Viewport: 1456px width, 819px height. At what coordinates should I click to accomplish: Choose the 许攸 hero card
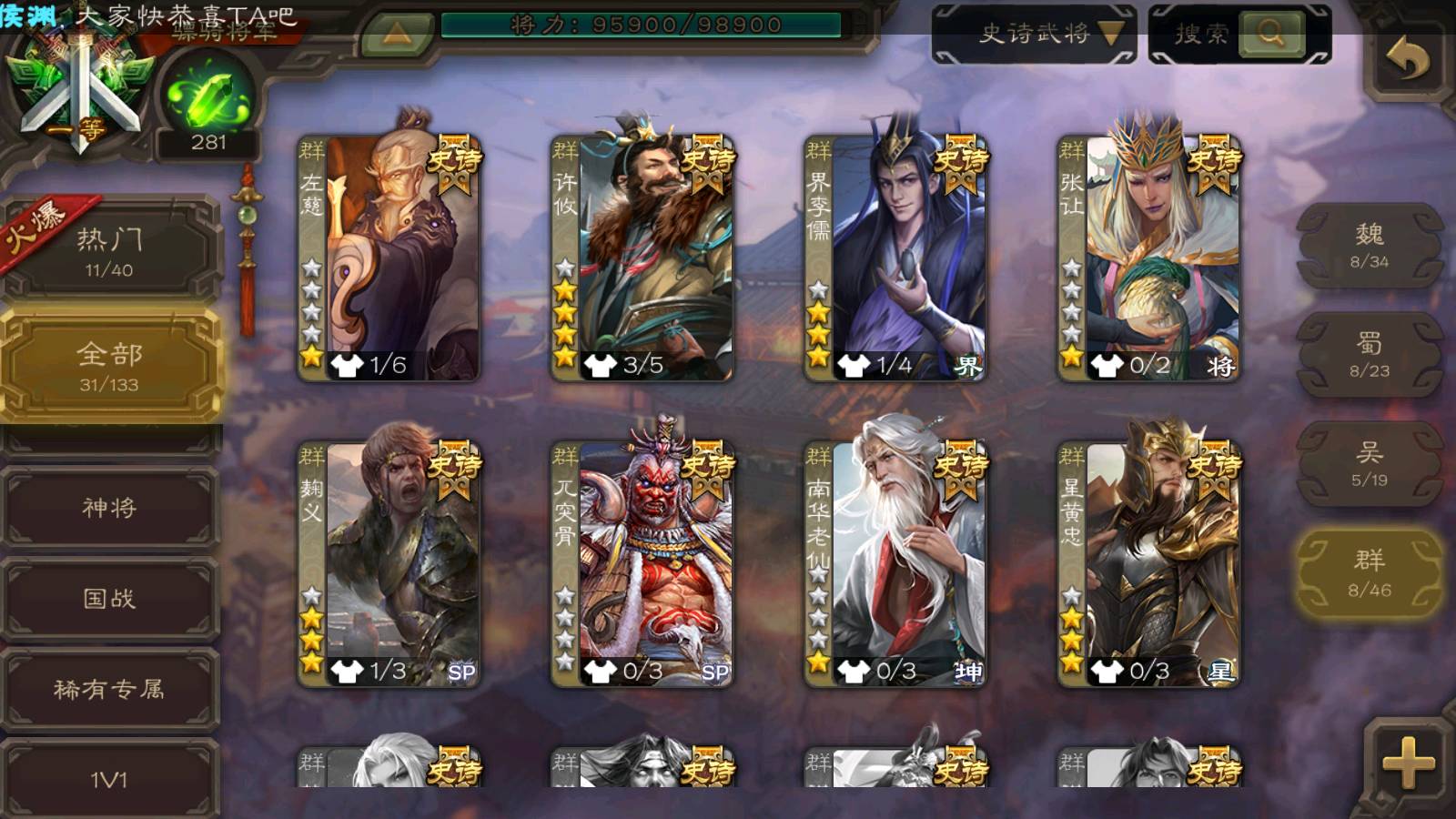coord(642,258)
